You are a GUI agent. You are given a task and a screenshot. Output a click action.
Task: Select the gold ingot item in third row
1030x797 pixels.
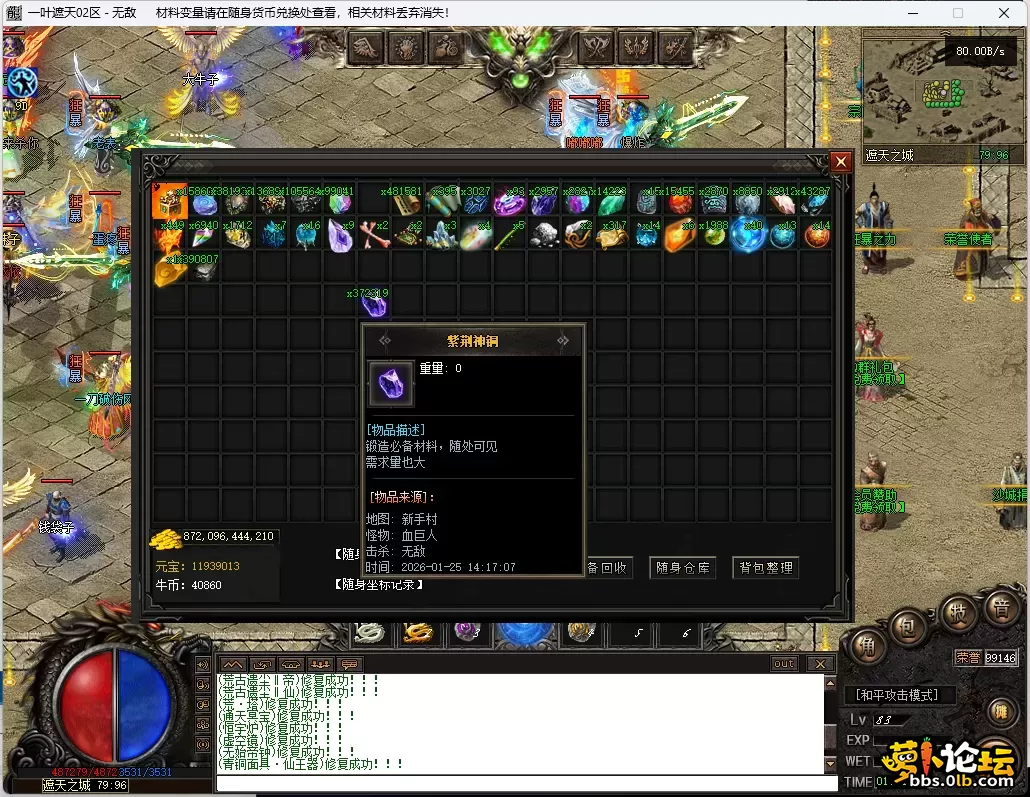[x=168, y=270]
